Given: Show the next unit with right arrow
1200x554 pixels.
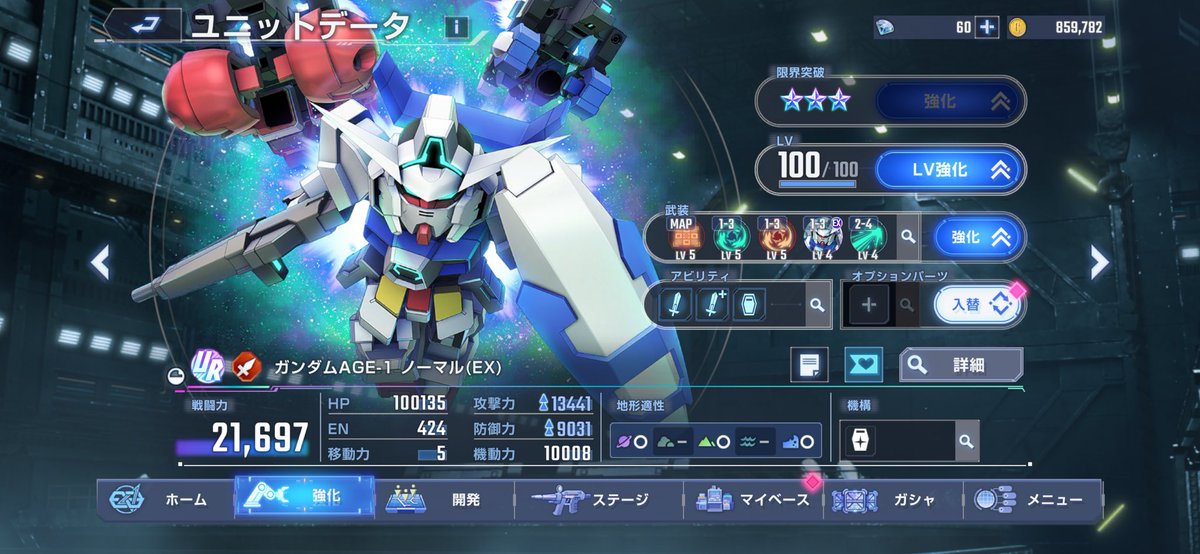Looking at the screenshot, I should tap(1099, 262).
